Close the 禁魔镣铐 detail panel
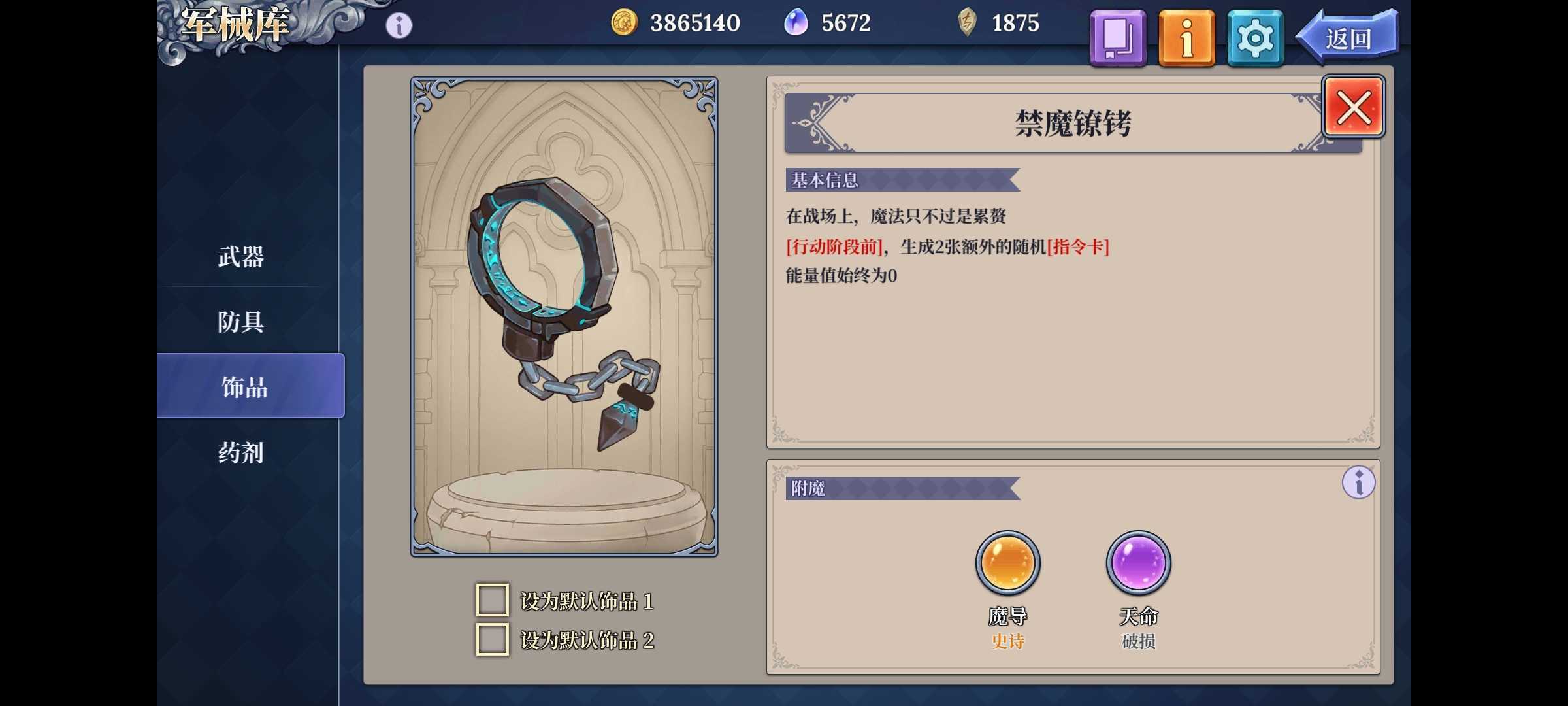The height and width of the screenshot is (706, 1568). [1352, 107]
